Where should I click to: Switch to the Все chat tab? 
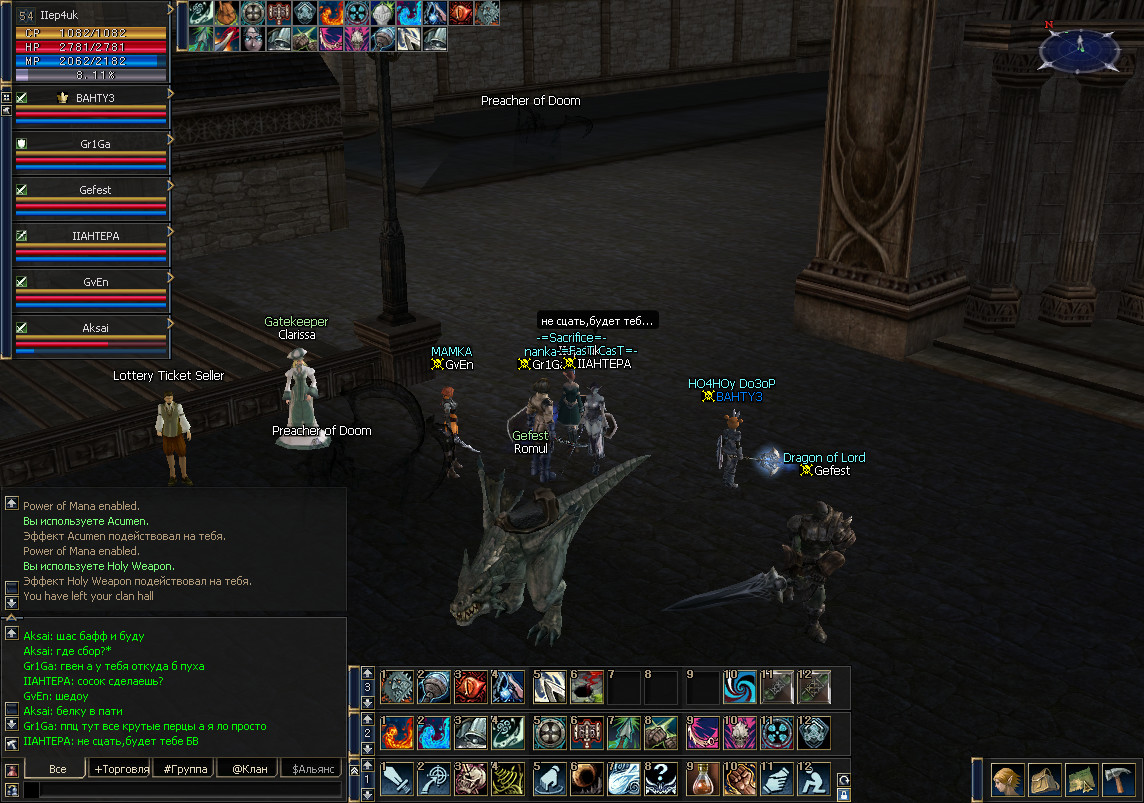(x=57, y=768)
